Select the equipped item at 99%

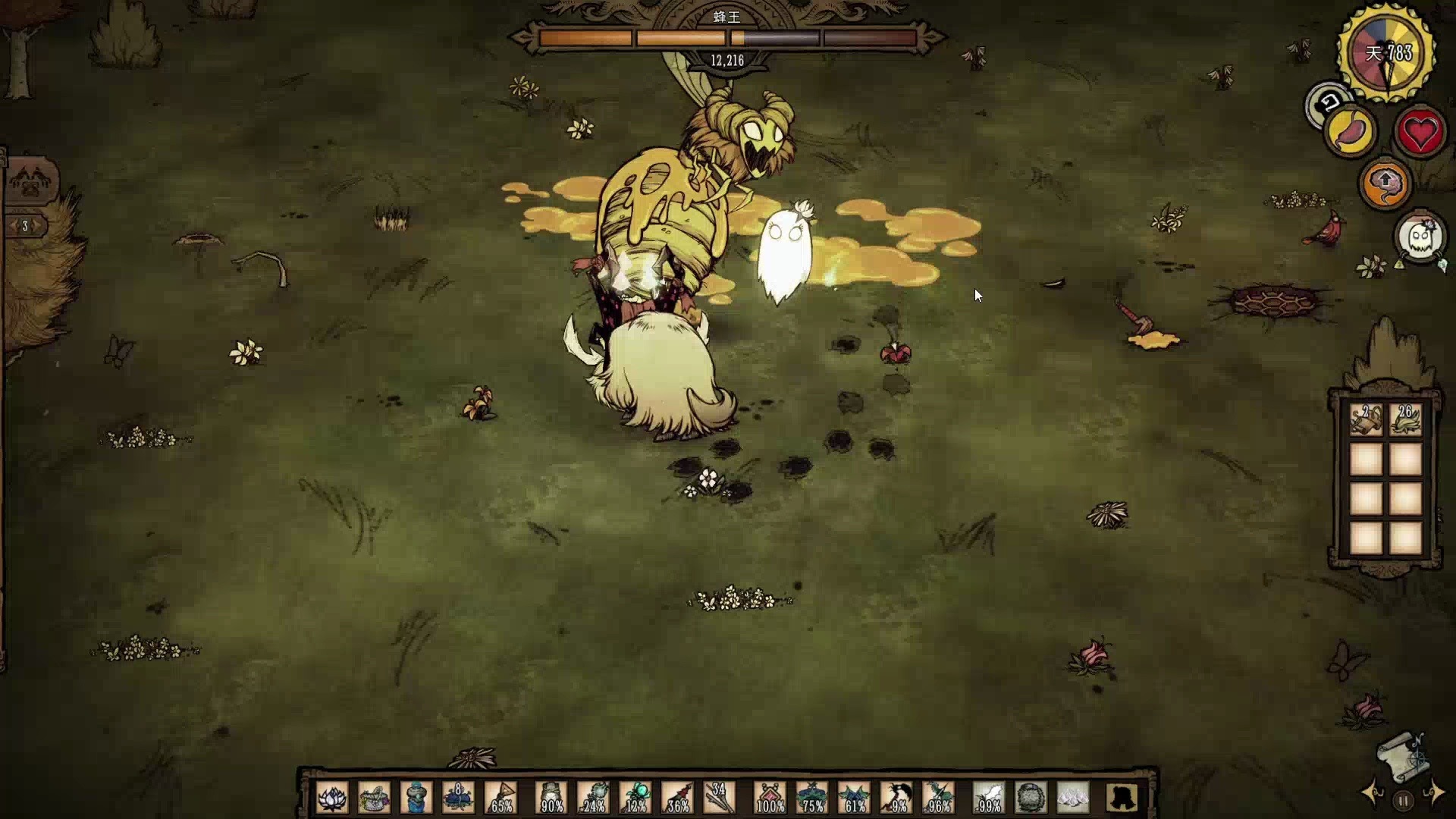(988, 799)
